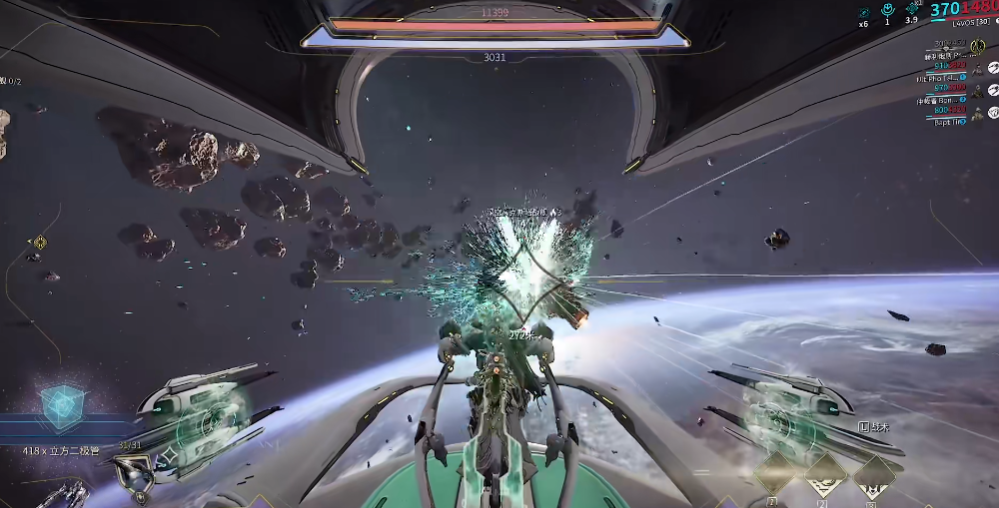The image size is (999, 508).
Task: Check the crosshair buff showing 3.9
Action: click(912, 9)
